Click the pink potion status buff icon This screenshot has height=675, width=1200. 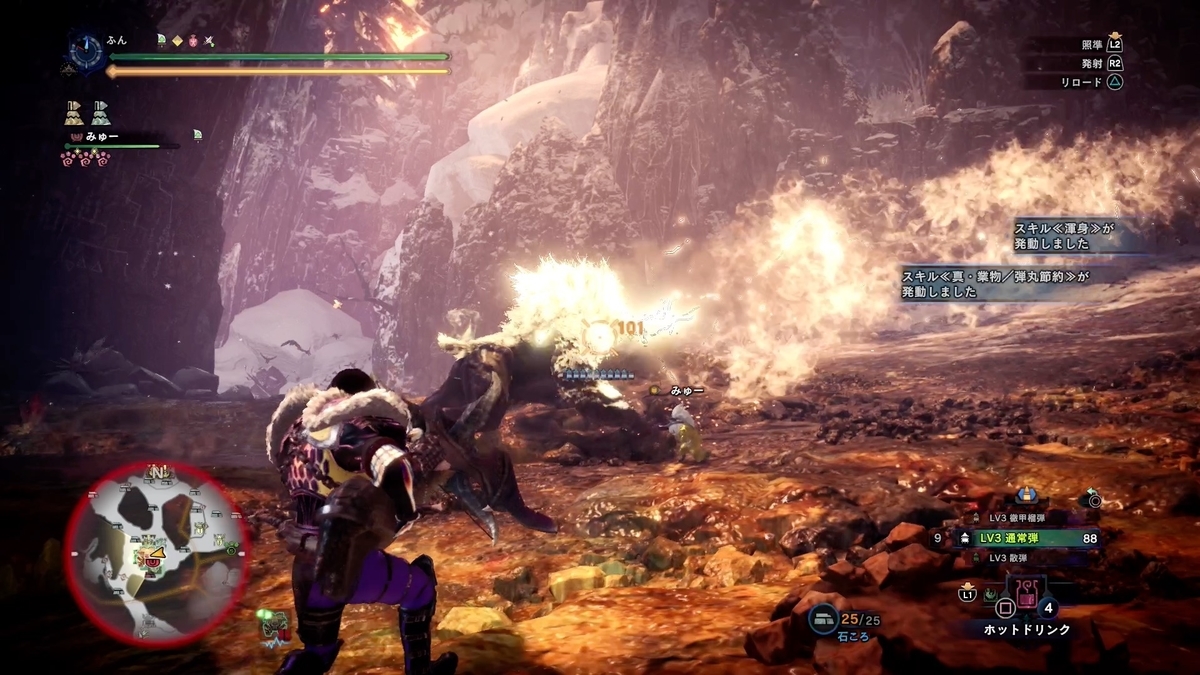tap(194, 41)
